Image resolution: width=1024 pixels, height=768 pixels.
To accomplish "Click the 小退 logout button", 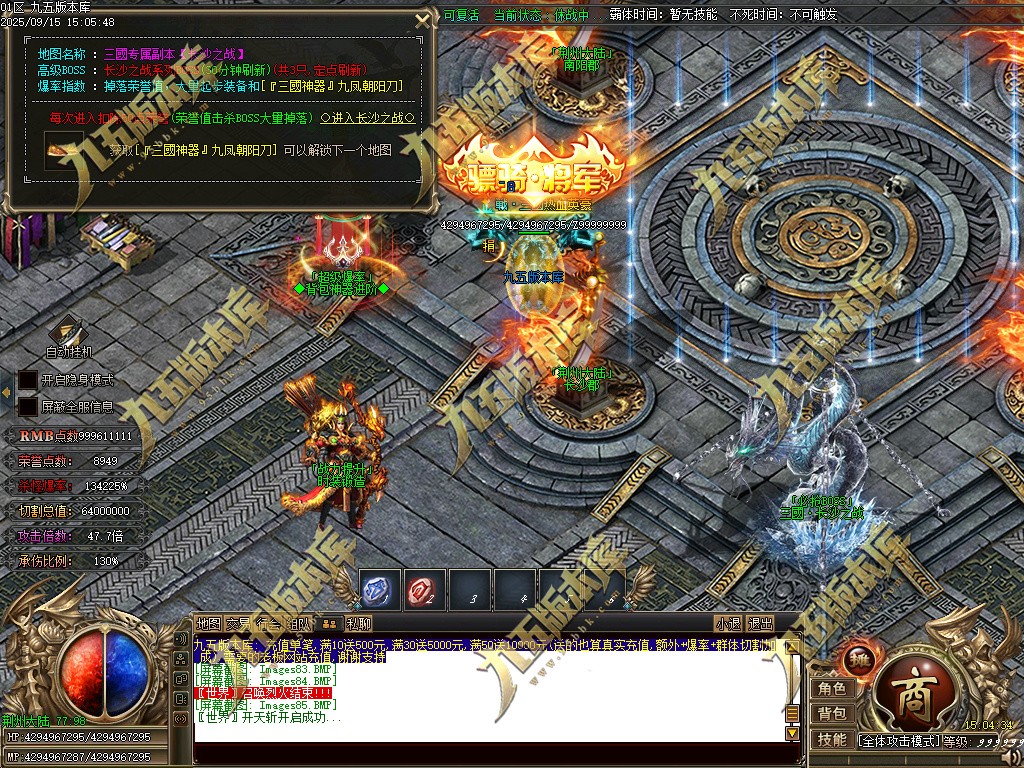I will [728, 623].
